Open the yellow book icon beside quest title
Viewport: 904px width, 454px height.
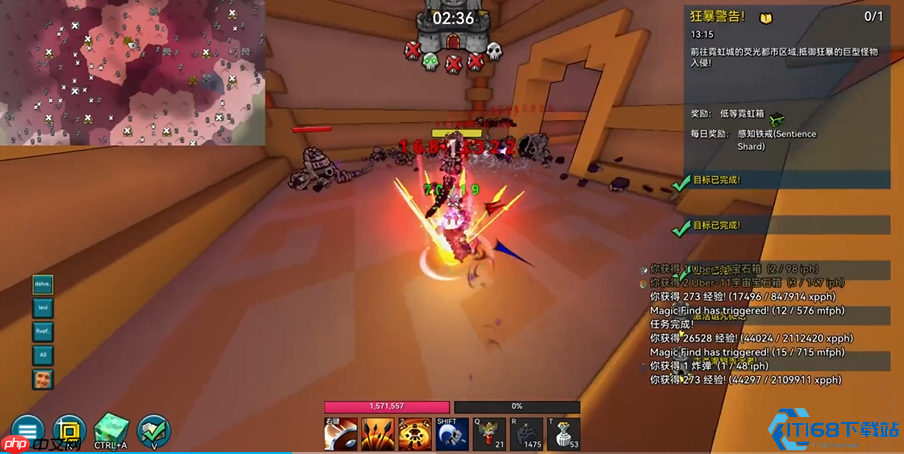(x=766, y=17)
